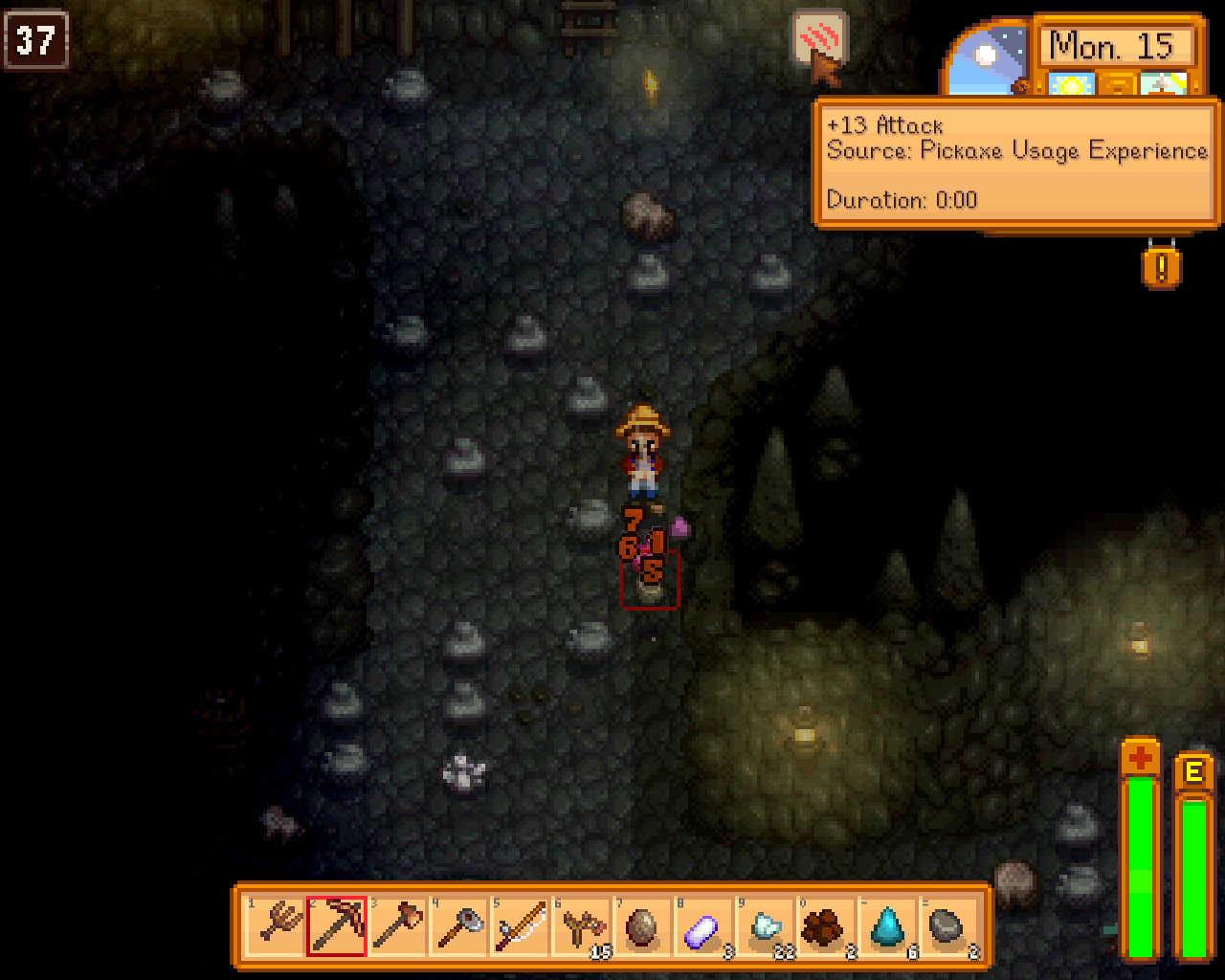Equip the hammer in hotbar slot 4
Screen dimensions: 1225x980
click(459, 926)
